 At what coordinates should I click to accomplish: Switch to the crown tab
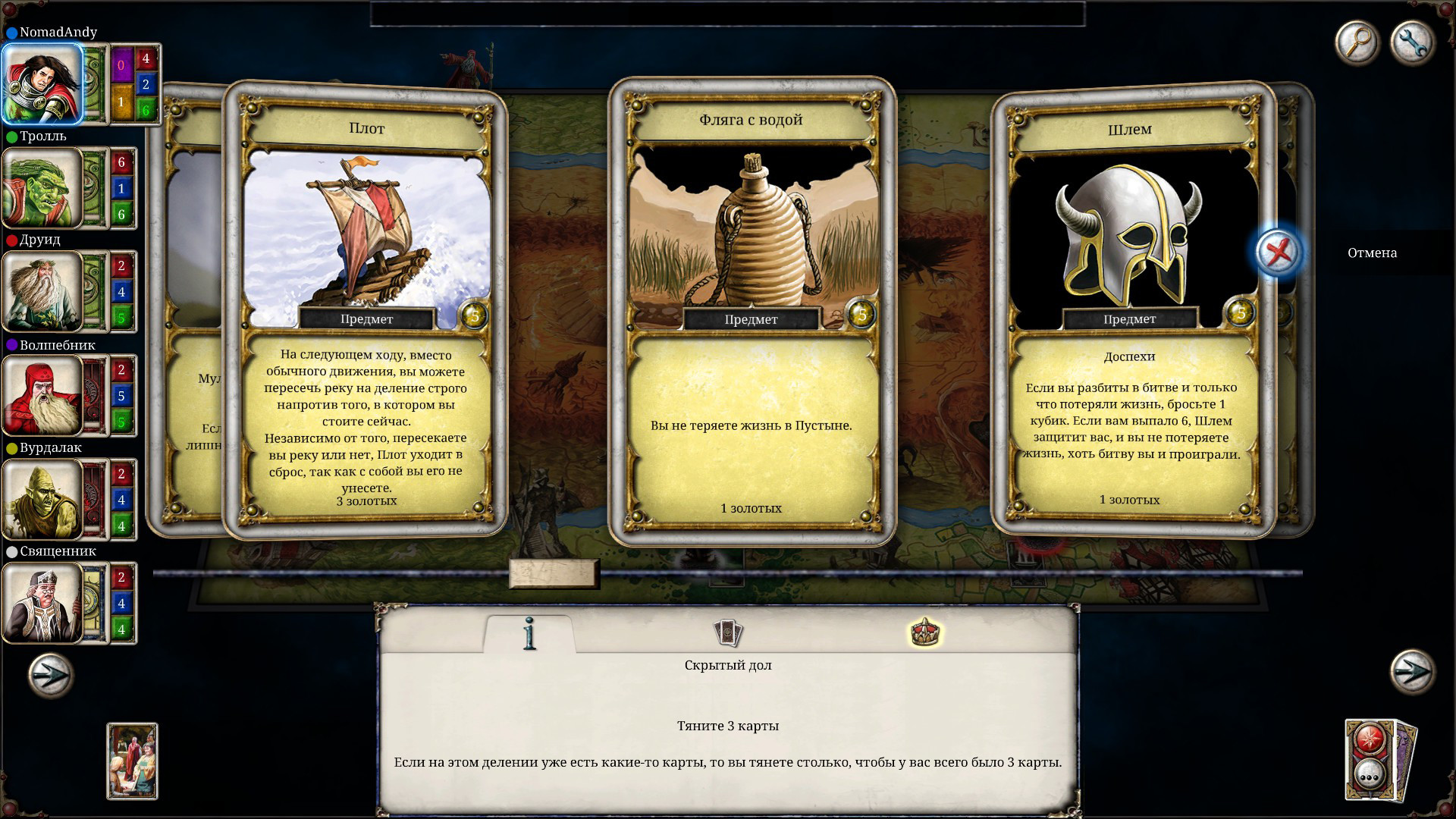point(927,634)
